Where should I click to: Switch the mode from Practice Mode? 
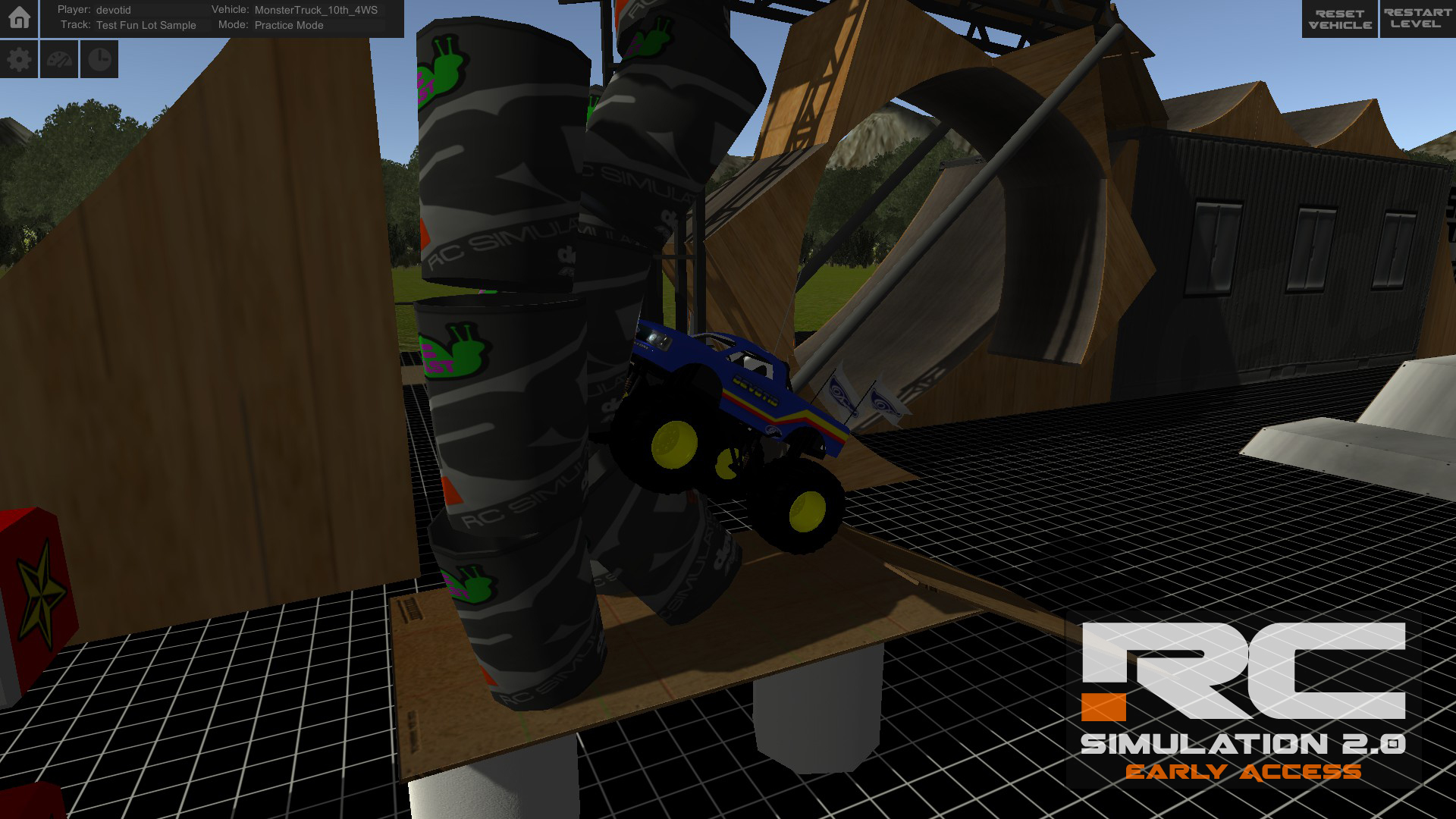click(289, 25)
